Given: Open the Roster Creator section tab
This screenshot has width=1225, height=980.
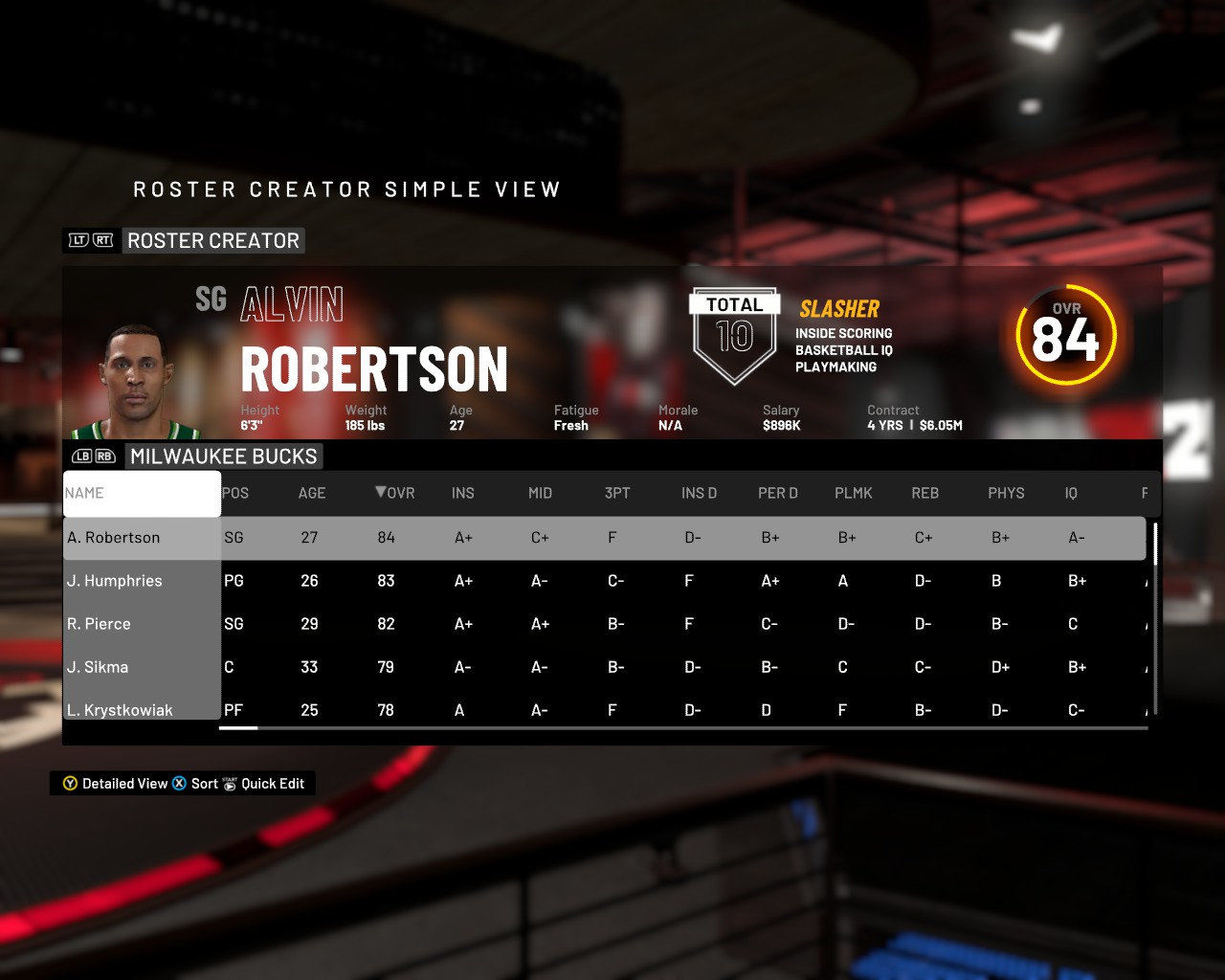Looking at the screenshot, I should [213, 240].
